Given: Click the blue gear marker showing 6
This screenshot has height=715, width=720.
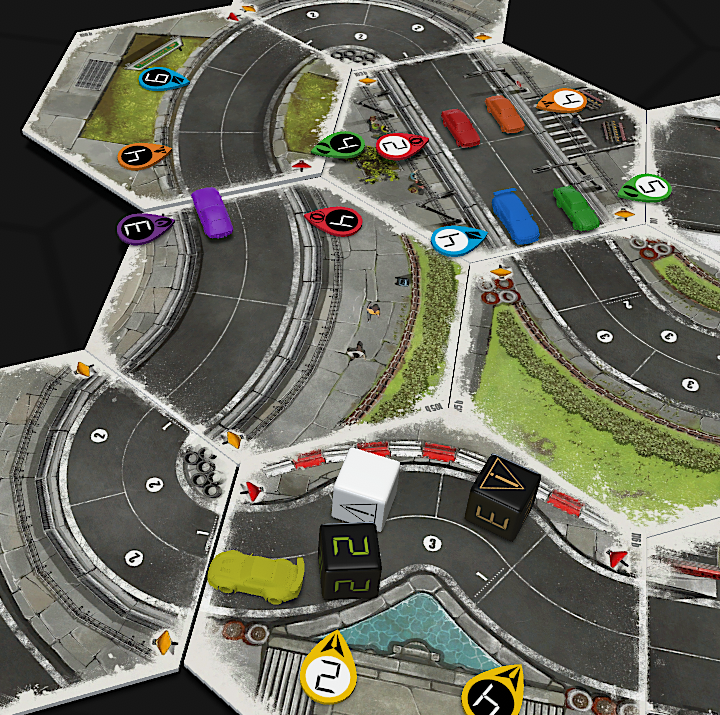Looking at the screenshot, I should click(x=162, y=79).
